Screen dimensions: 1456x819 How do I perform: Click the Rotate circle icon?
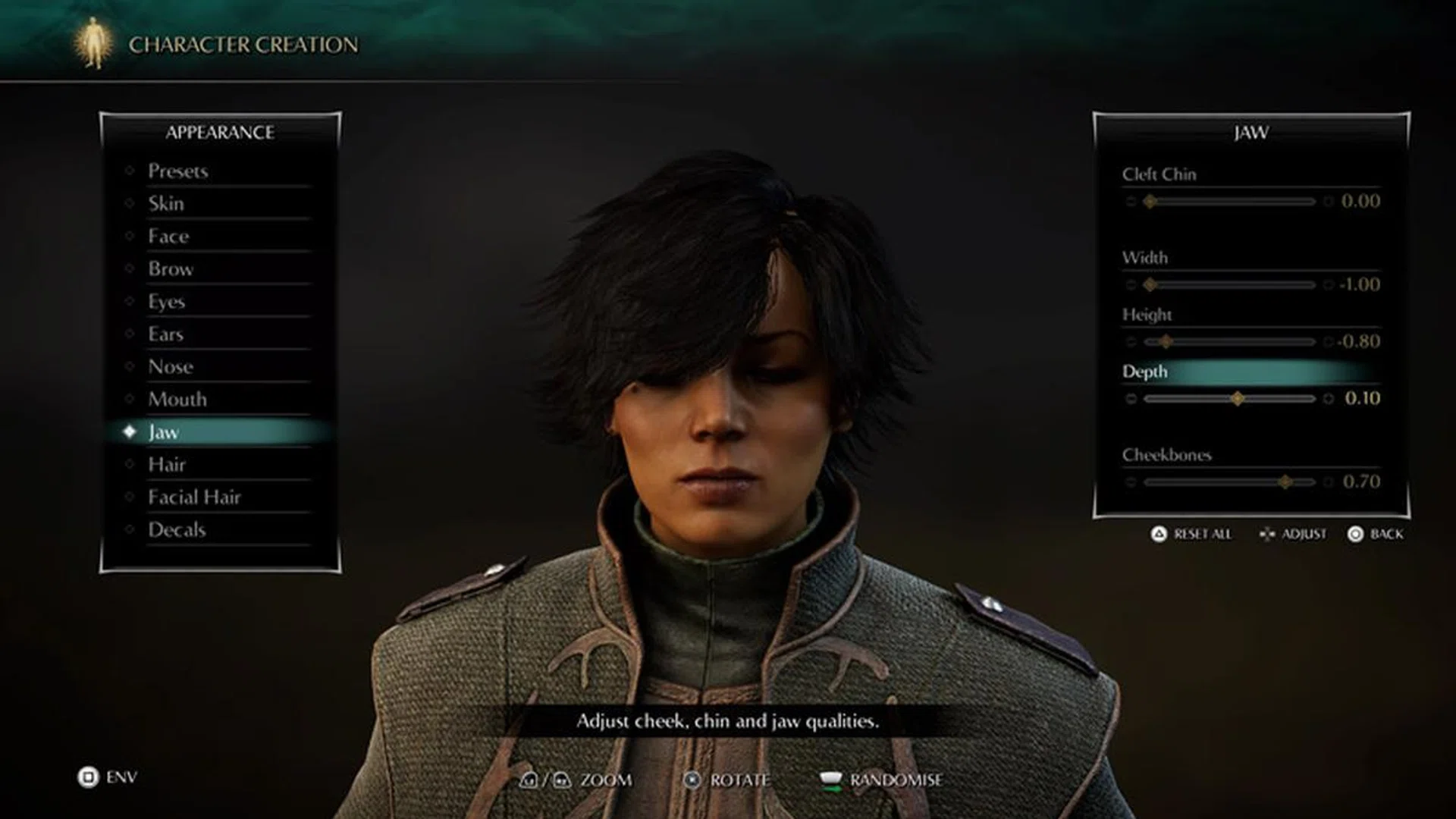(692, 780)
